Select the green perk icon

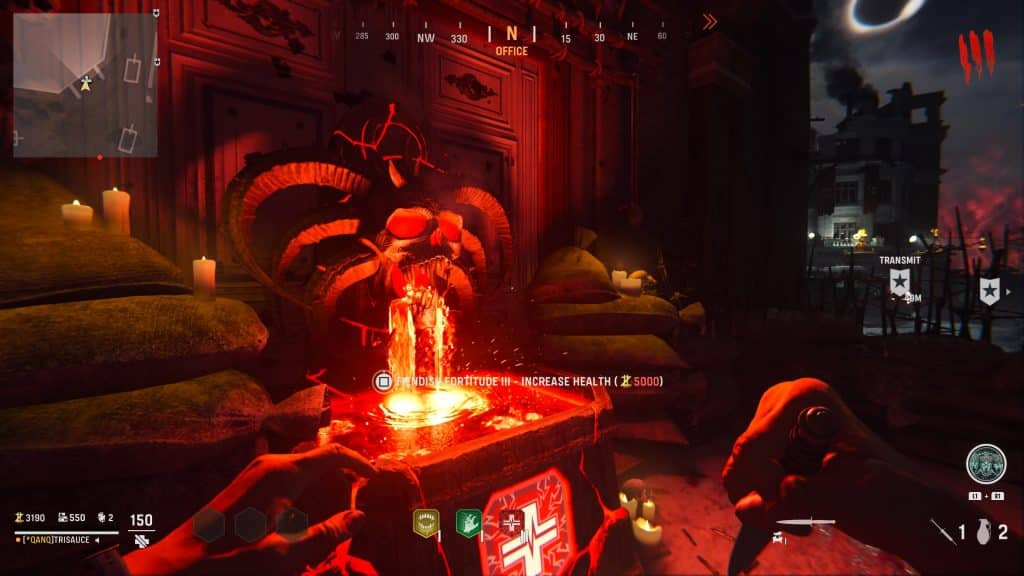pos(469,522)
